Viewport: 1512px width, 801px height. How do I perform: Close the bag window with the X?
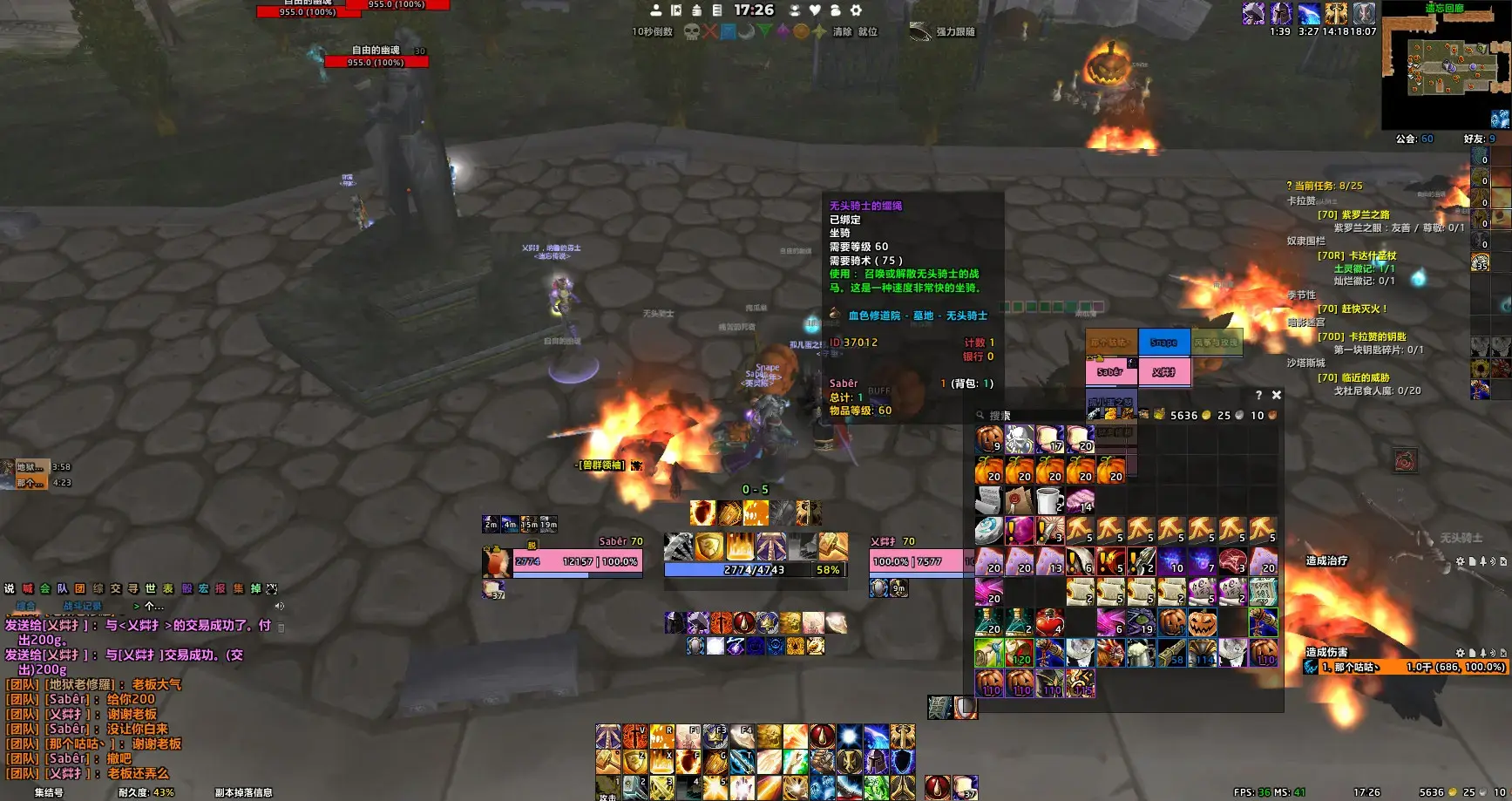(x=1276, y=395)
